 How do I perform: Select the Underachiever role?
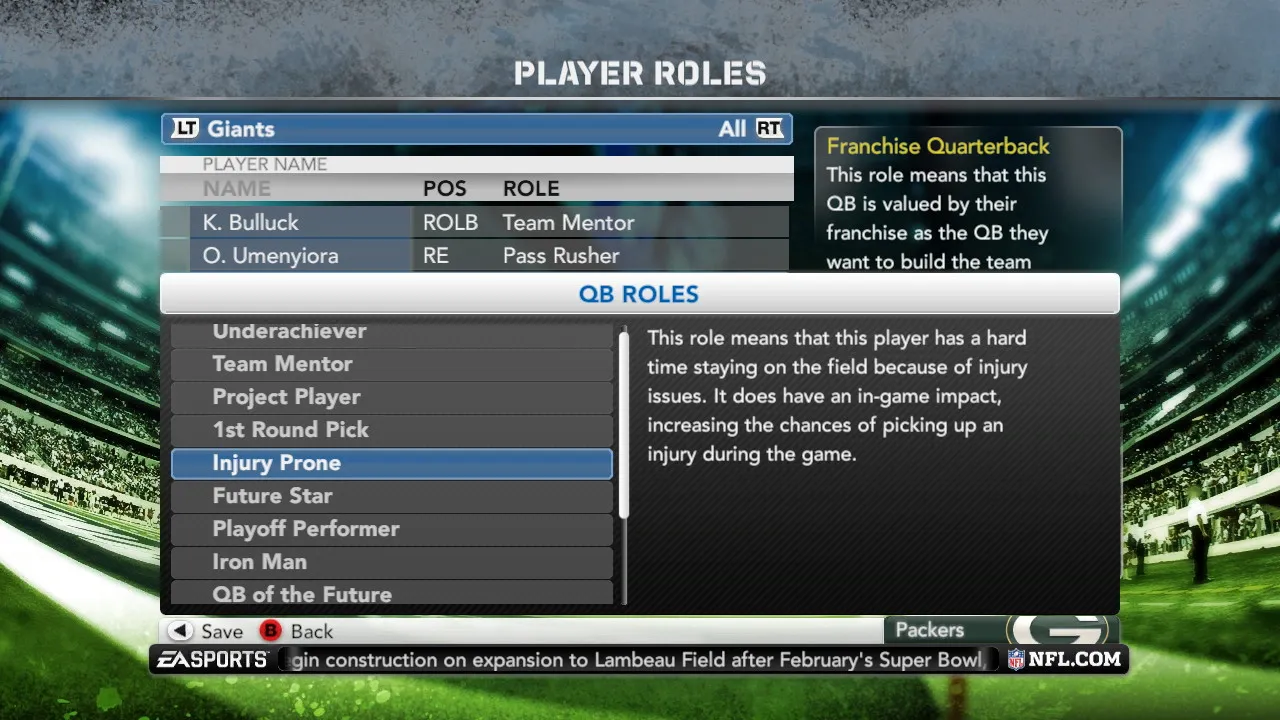pyautogui.click(x=391, y=333)
